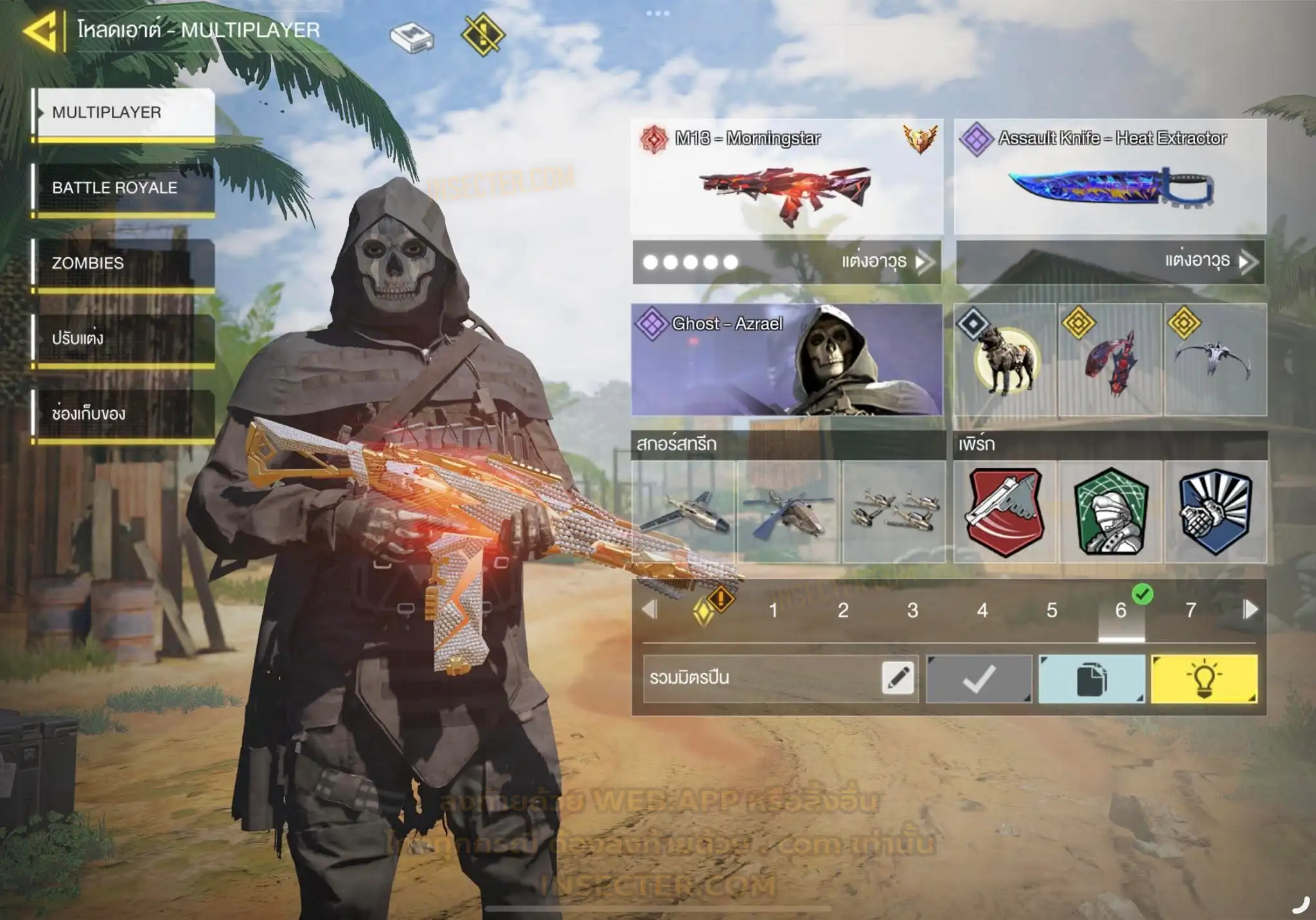Edit the loadout name with the pencil
Image resolution: width=1316 pixels, height=920 pixels.
[898, 678]
